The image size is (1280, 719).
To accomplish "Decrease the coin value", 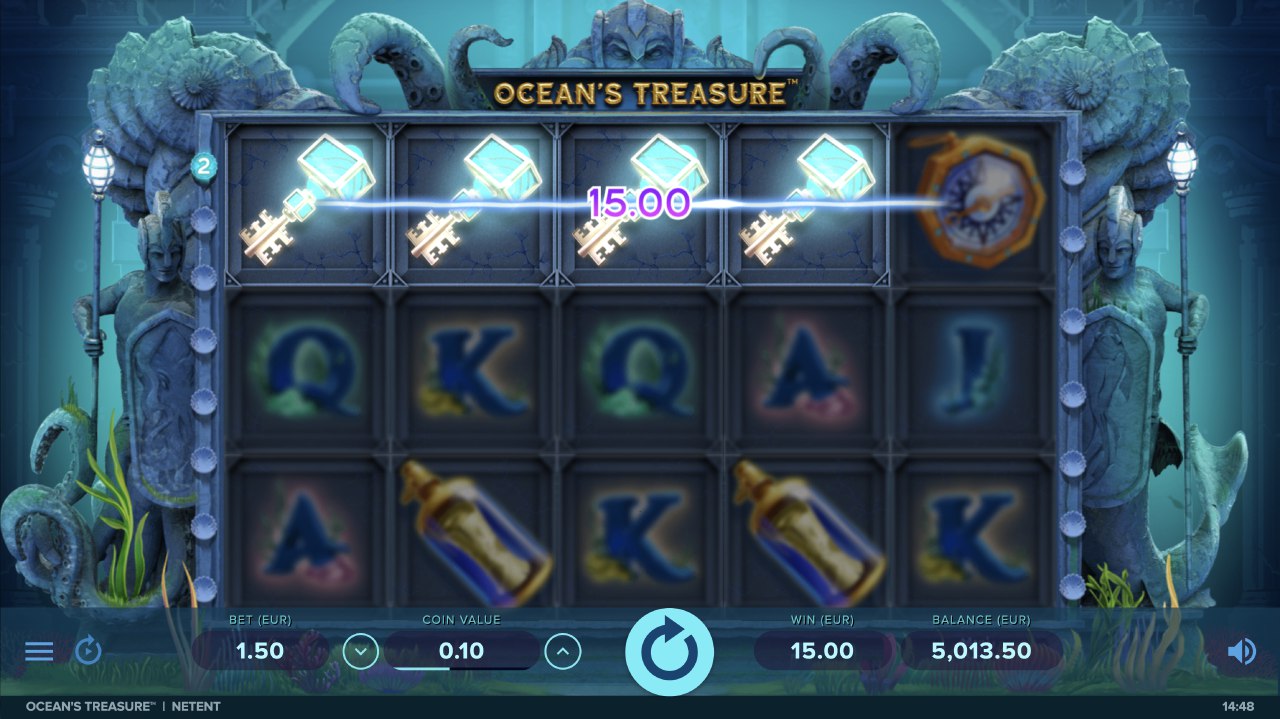I will [361, 652].
